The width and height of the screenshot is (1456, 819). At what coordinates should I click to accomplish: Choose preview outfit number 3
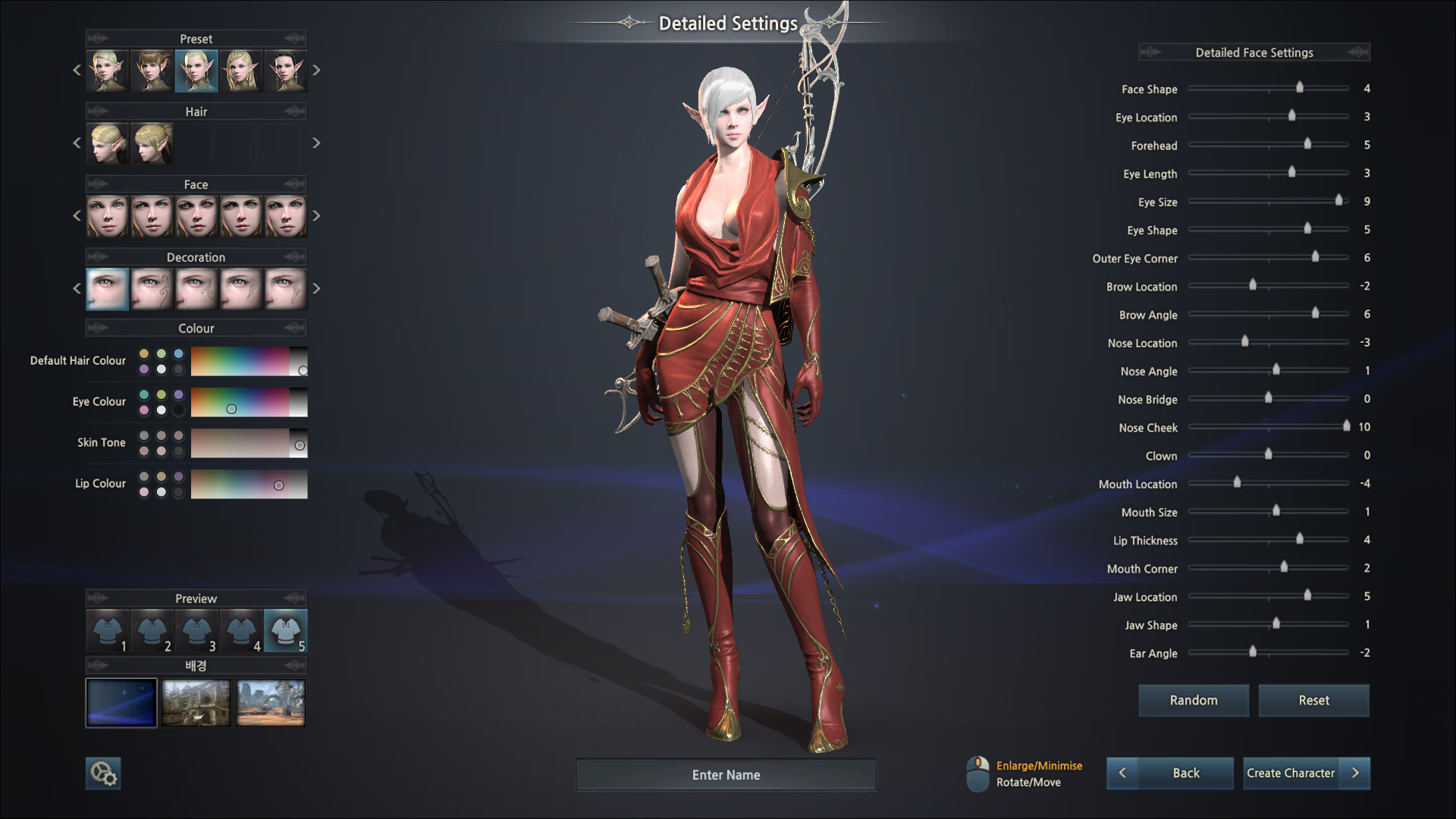click(196, 631)
